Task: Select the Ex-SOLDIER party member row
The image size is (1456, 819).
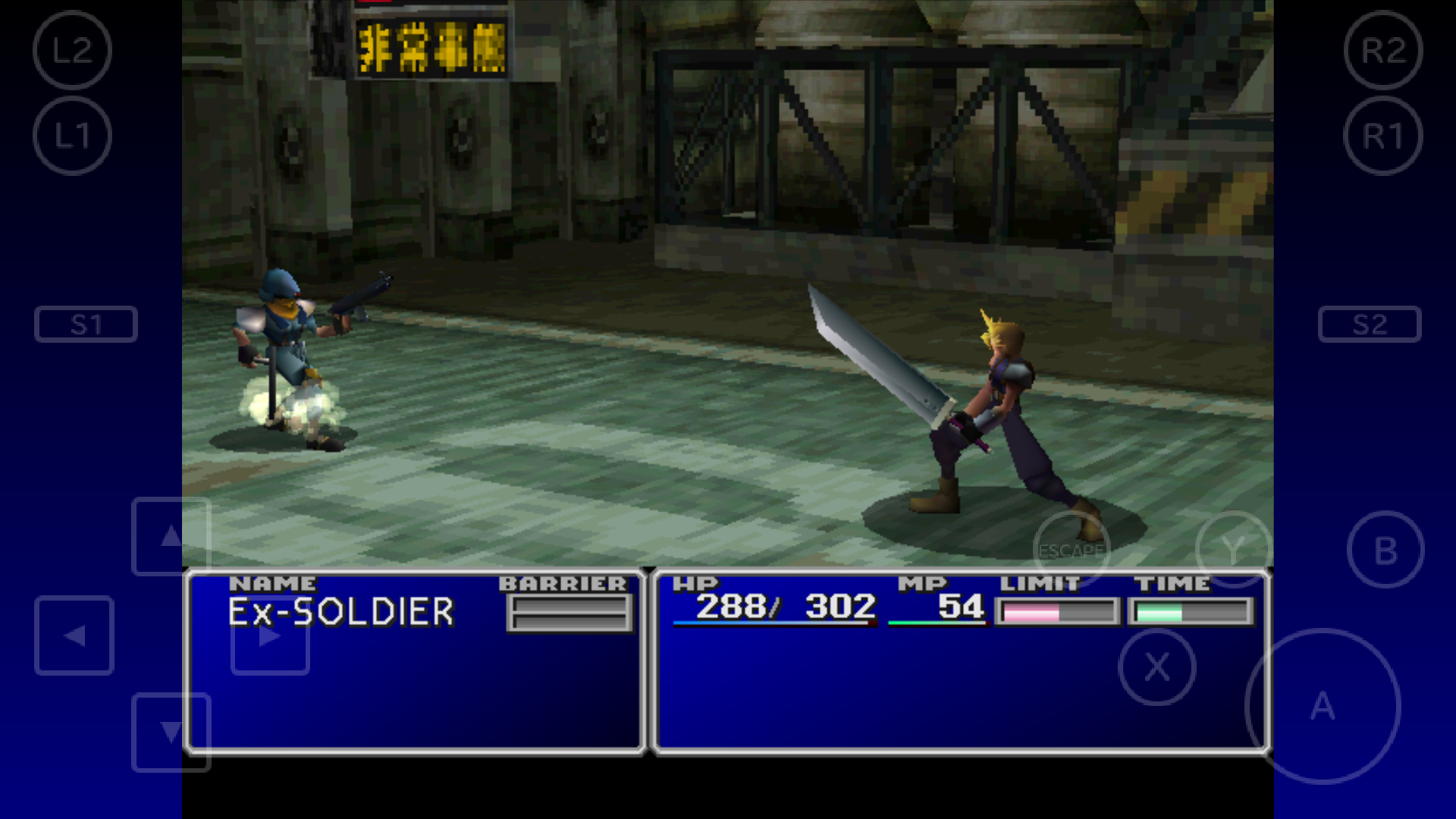Action: click(341, 612)
